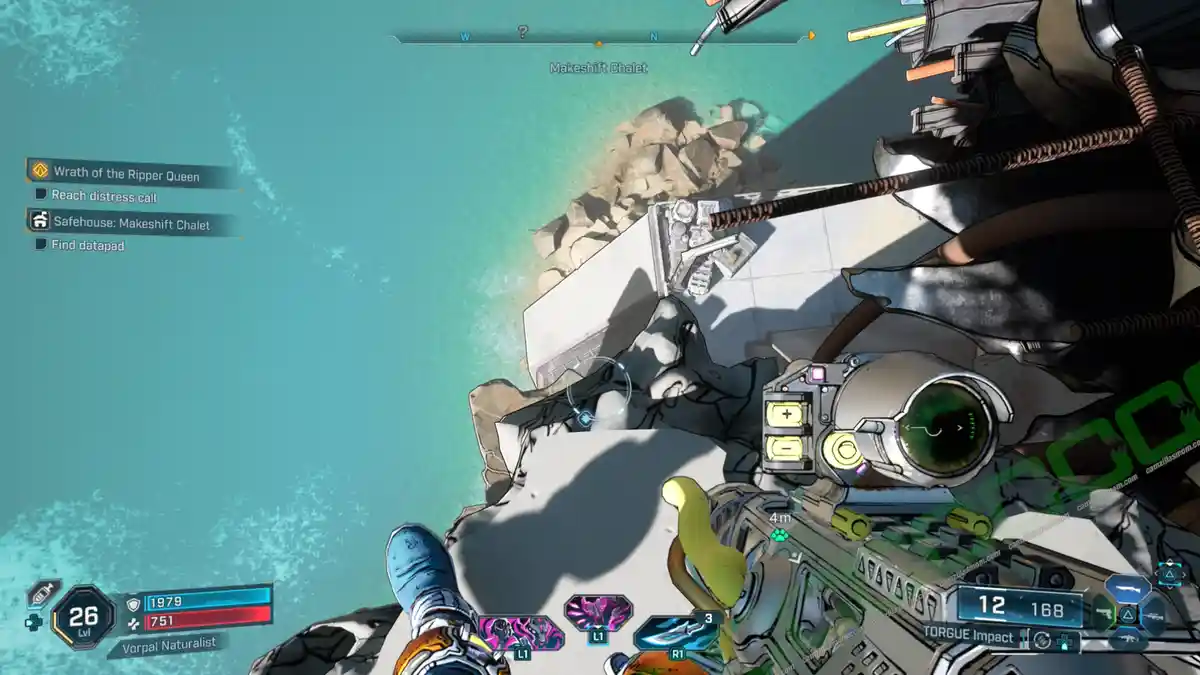Viewport: 1200px width, 675px height.
Task: Click the paw print companion marker
Action: pos(780,535)
